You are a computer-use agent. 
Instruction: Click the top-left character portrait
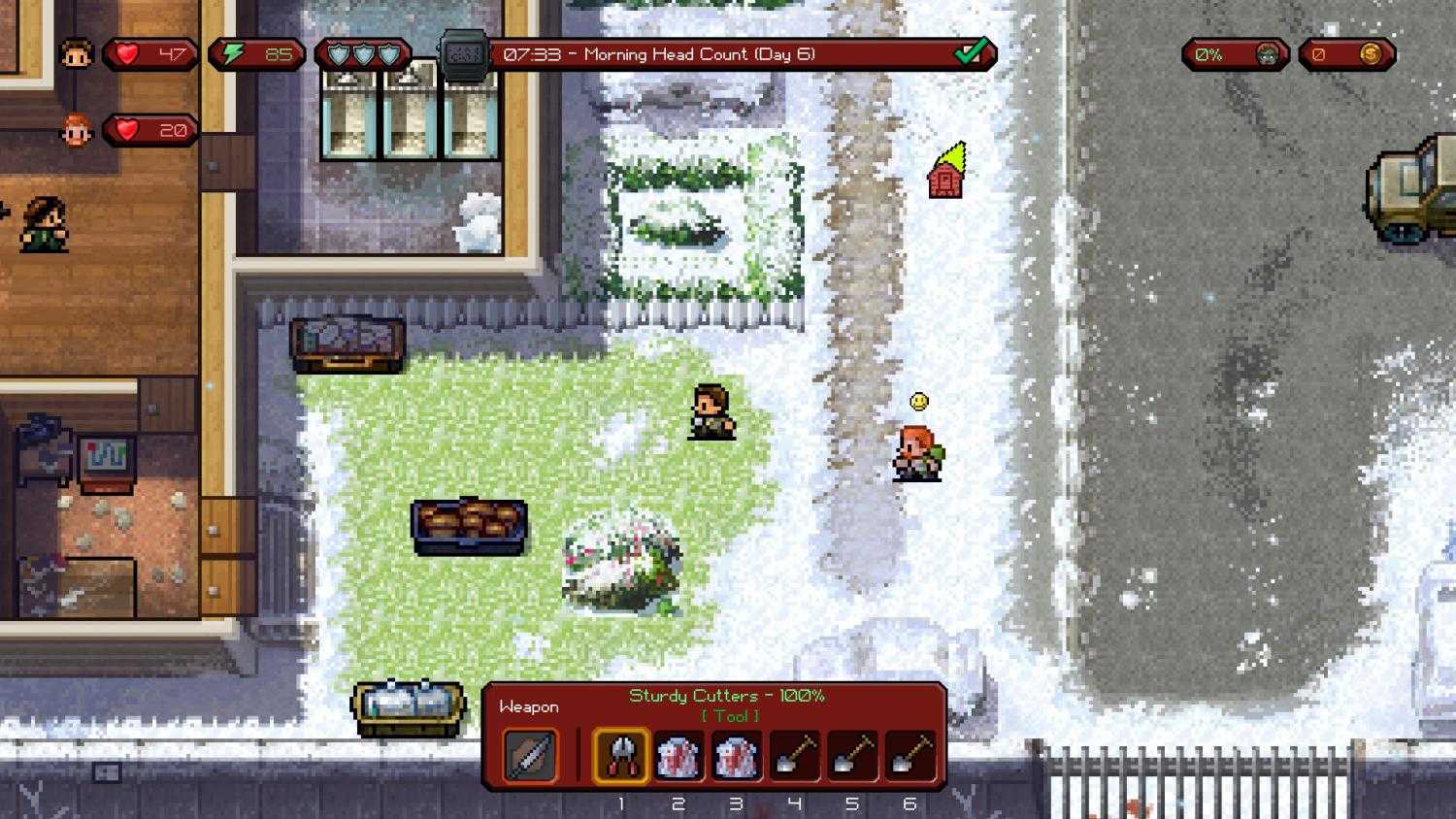click(x=76, y=54)
